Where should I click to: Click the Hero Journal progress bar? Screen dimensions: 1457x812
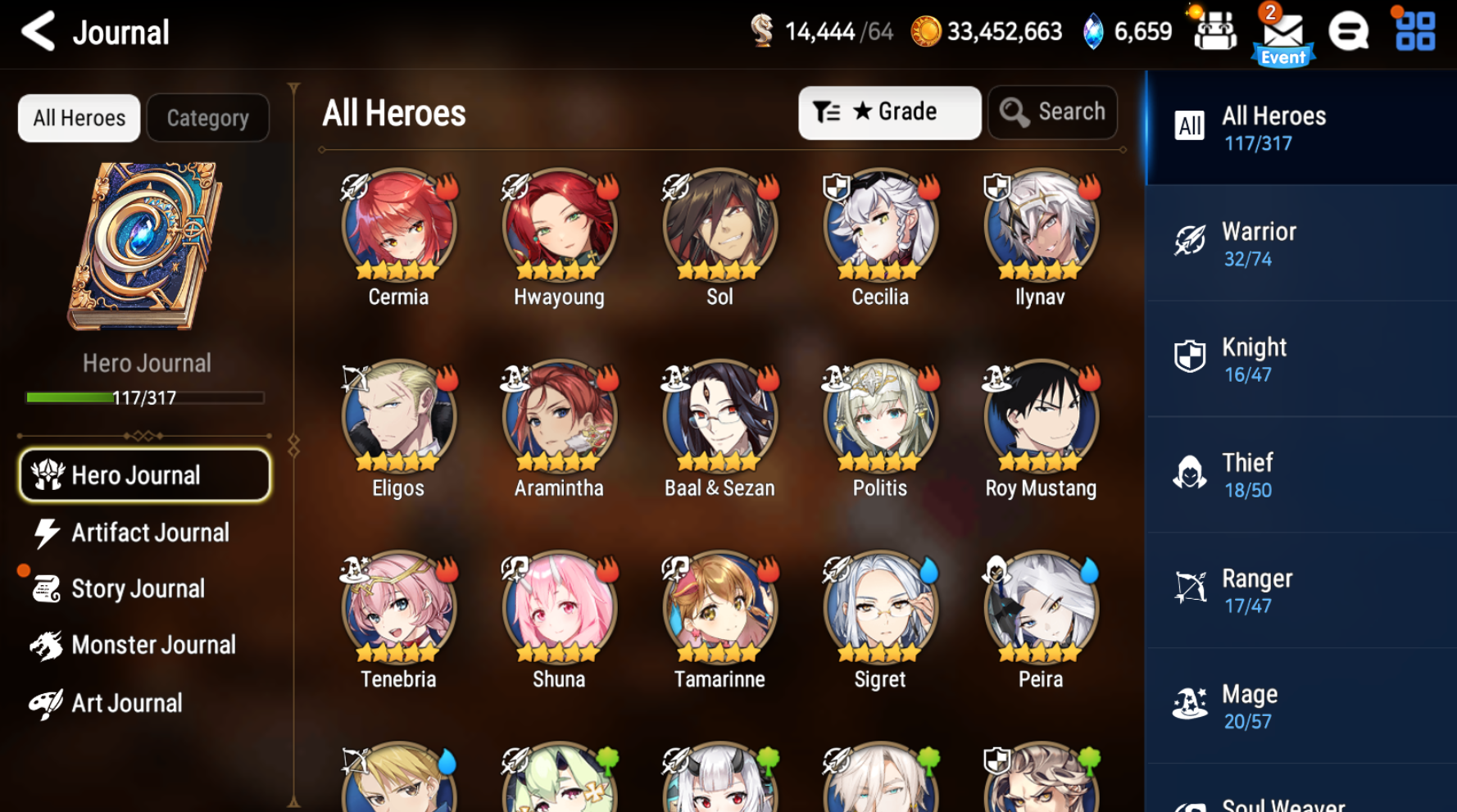[144, 398]
